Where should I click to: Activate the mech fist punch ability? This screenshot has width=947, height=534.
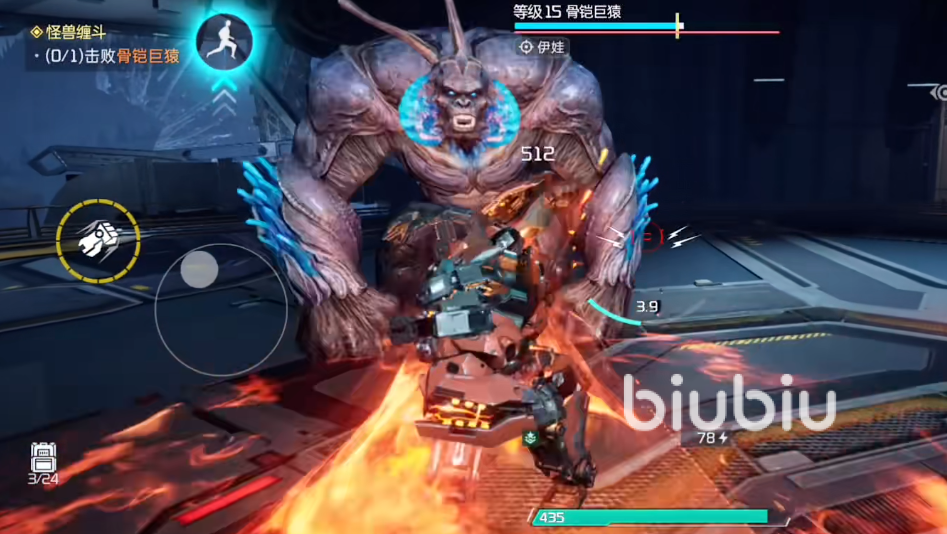click(98, 240)
